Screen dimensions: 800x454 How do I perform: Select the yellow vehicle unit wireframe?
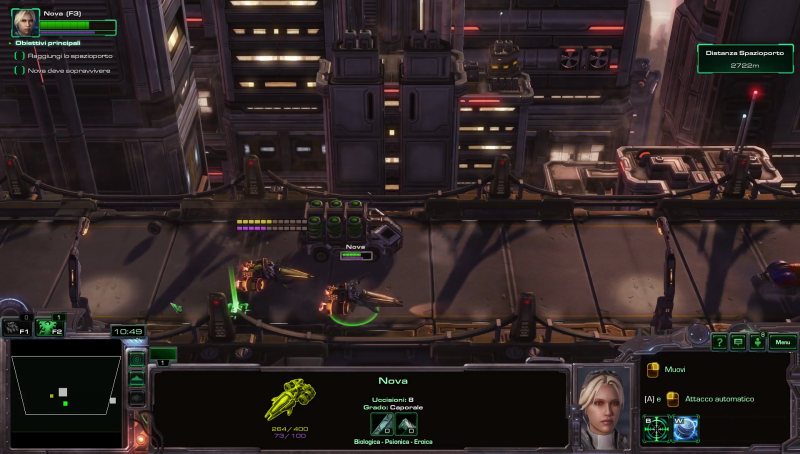[x=291, y=400]
